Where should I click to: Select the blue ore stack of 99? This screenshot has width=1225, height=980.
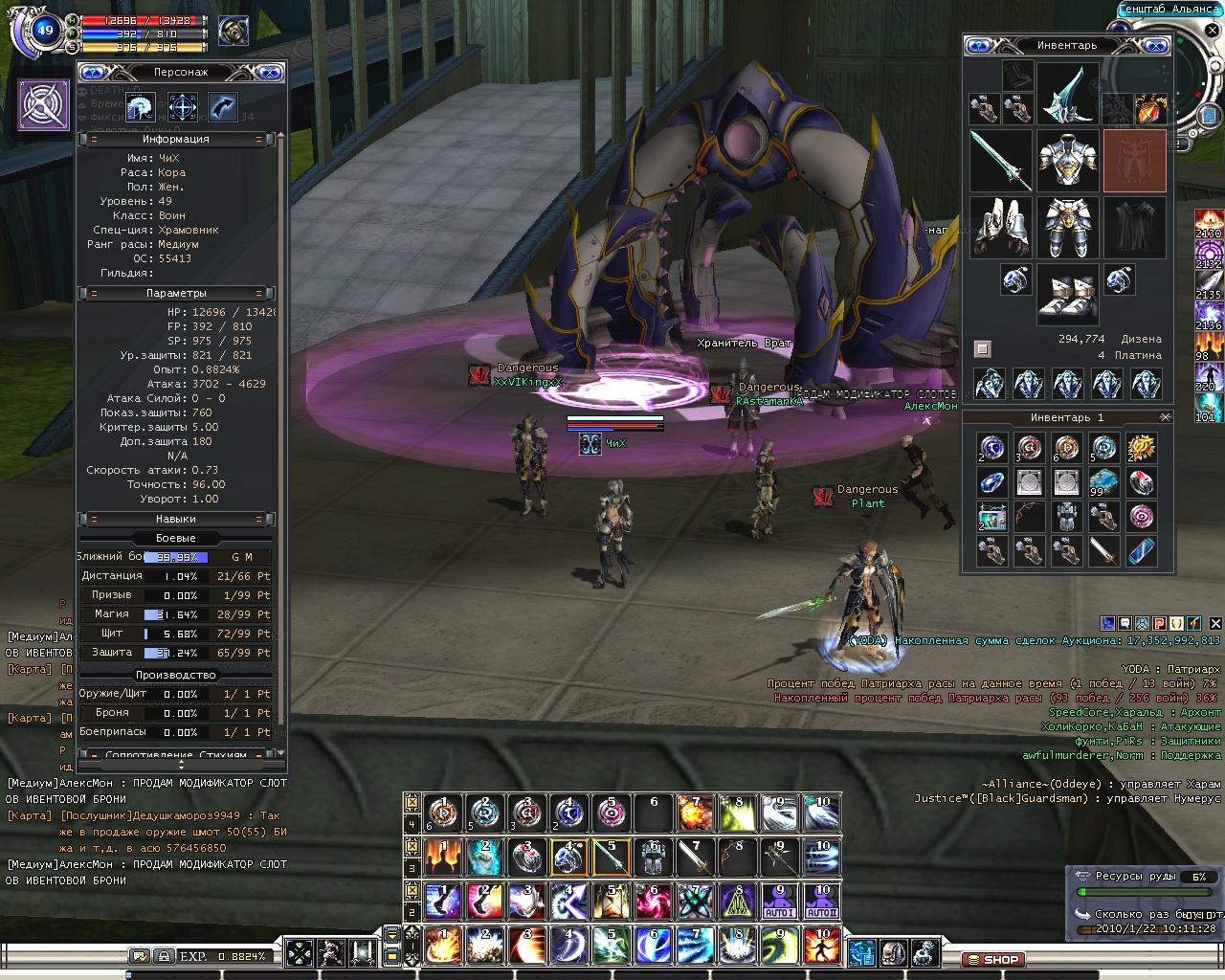[1103, 481]
